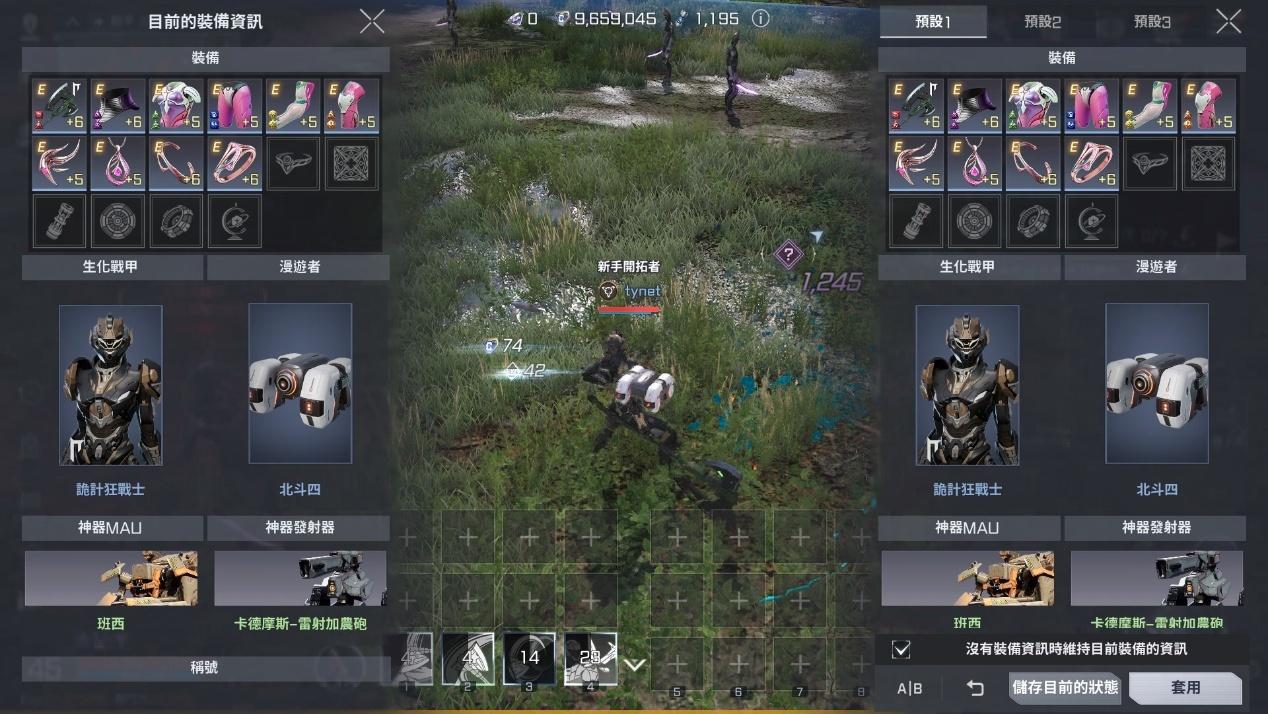Pick the 卡德摩斯-雷射加農砲 launcher in the current equipment panel
Viewport: 1268px width, 714px height.
coord(300,578)
